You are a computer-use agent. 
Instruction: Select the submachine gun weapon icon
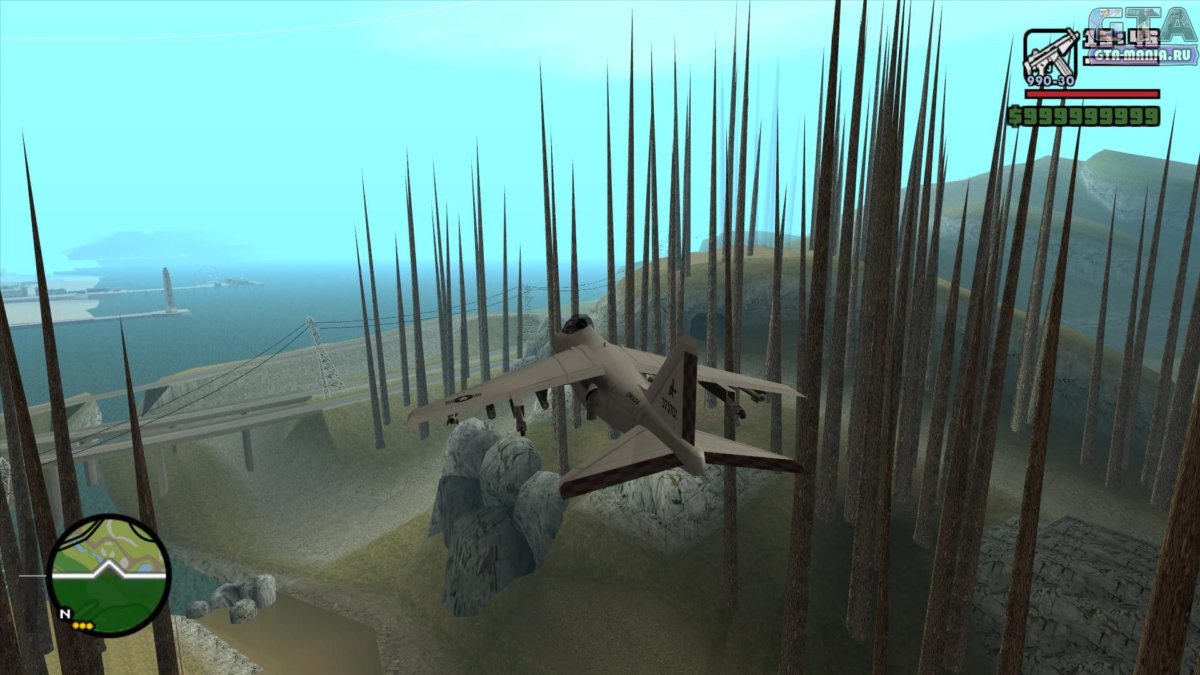[x=1050, y=57]
